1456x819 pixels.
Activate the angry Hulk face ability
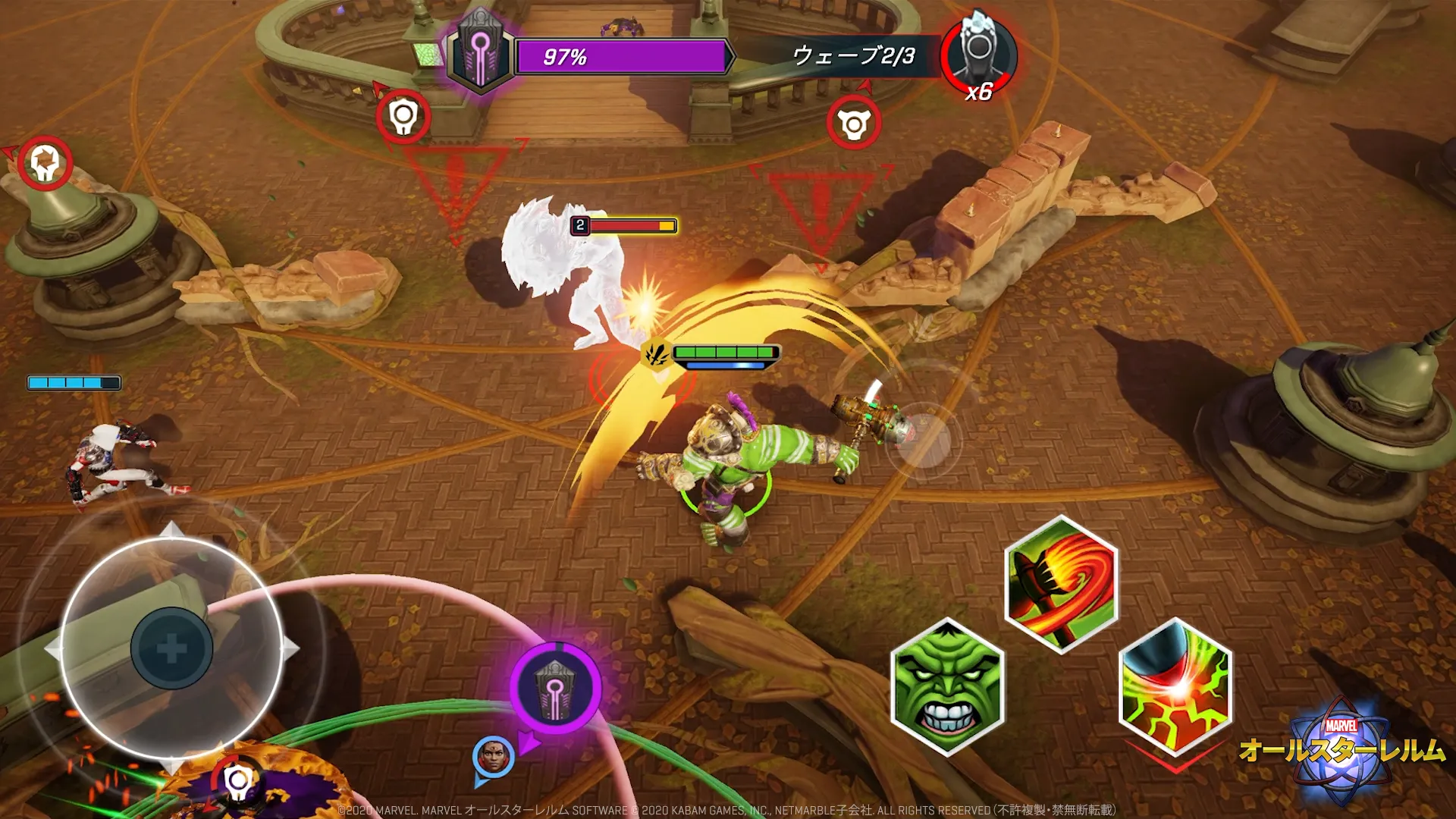(x=947, y=687)
